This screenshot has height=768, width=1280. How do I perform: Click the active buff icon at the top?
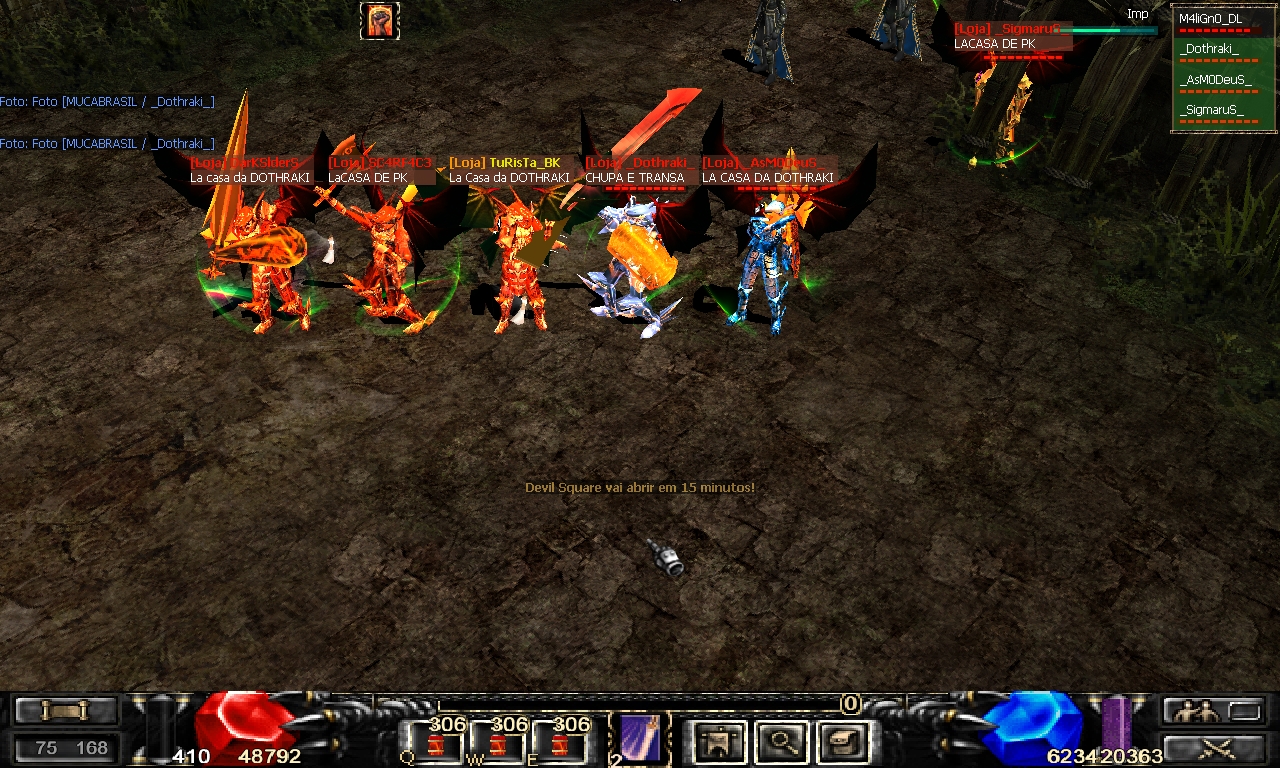click(x=379, y=21)
